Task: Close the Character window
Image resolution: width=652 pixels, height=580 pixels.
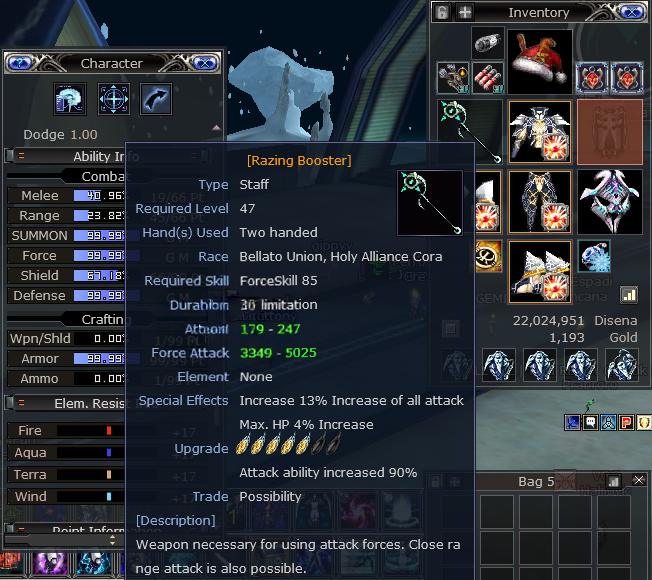Action: pyautogui.click(x=203, y=63)
